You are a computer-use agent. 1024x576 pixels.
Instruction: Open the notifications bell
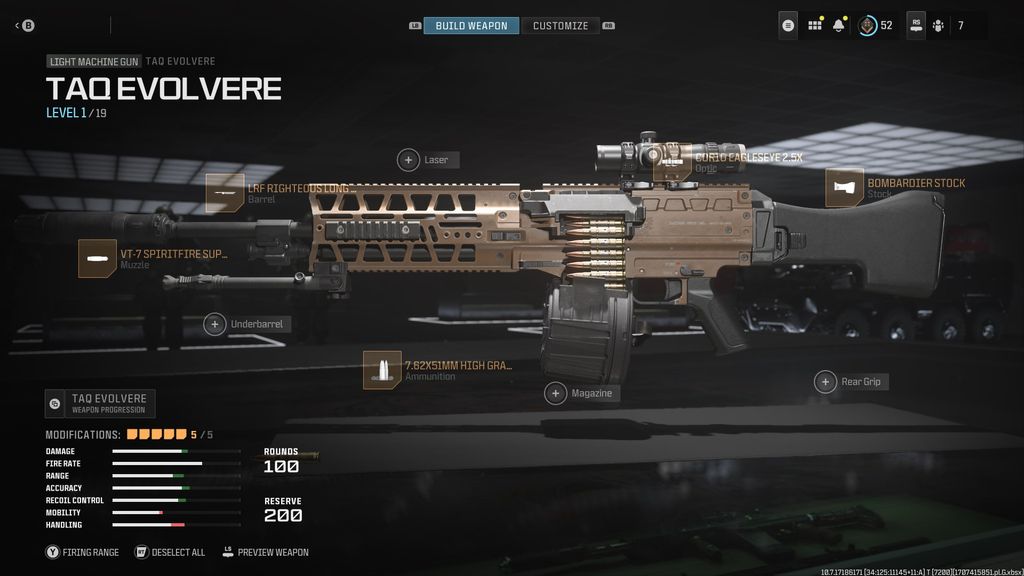(x=838, y=25)
